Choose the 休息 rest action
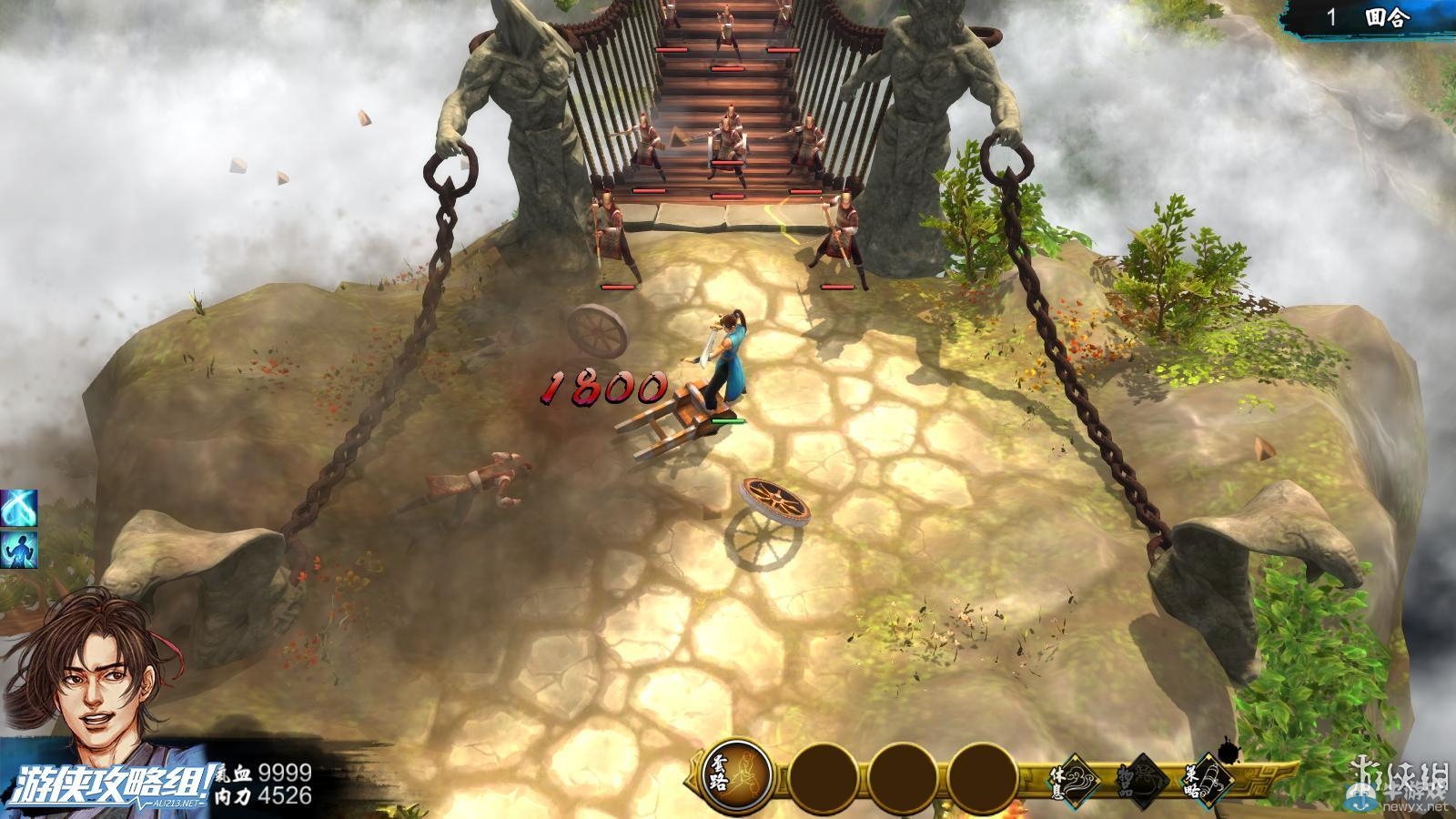The height and width of the screenshot is (819, 1456). tap(1074, 779)
